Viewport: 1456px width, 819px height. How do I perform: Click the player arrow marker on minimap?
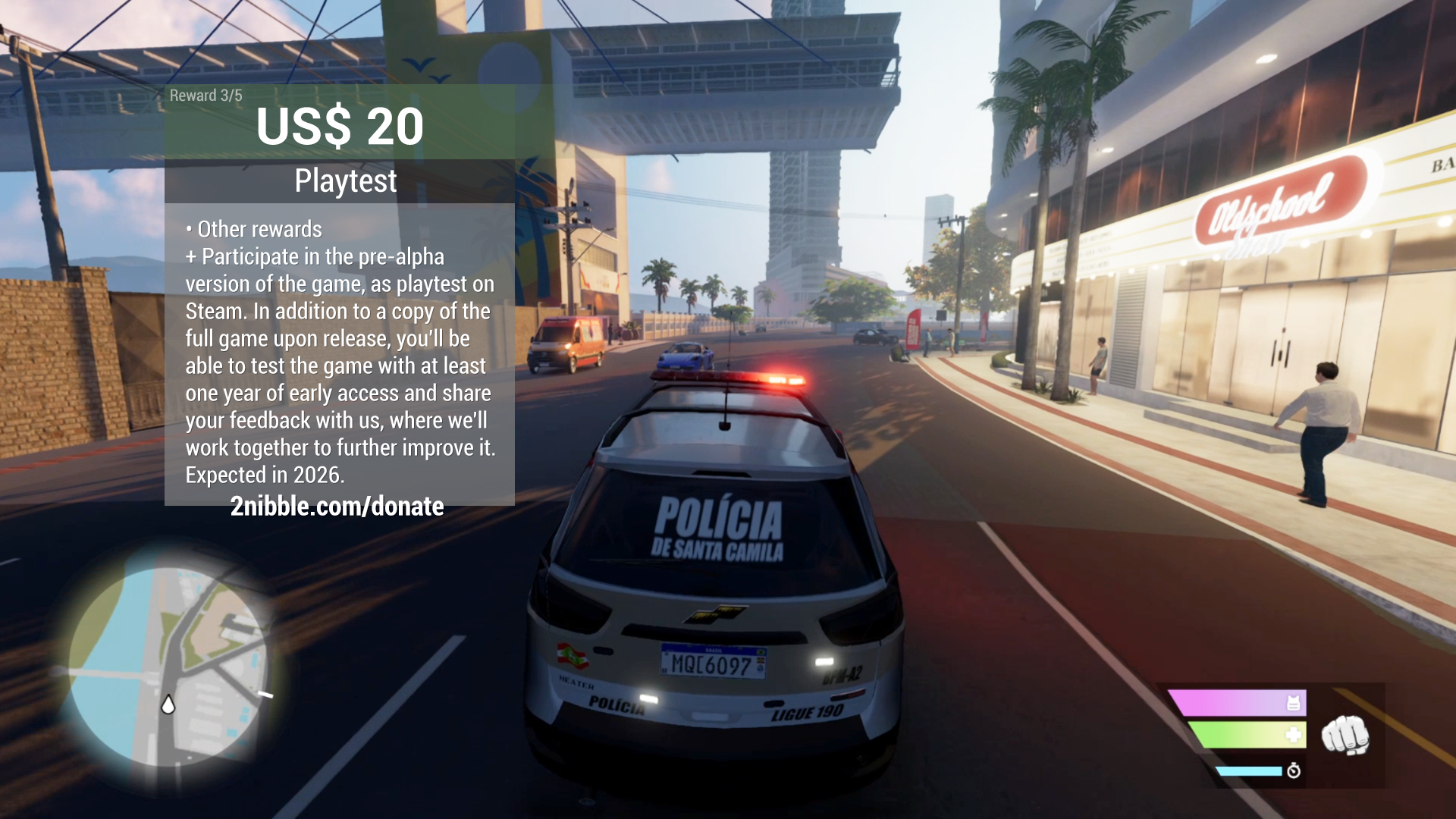click(168, 704)
